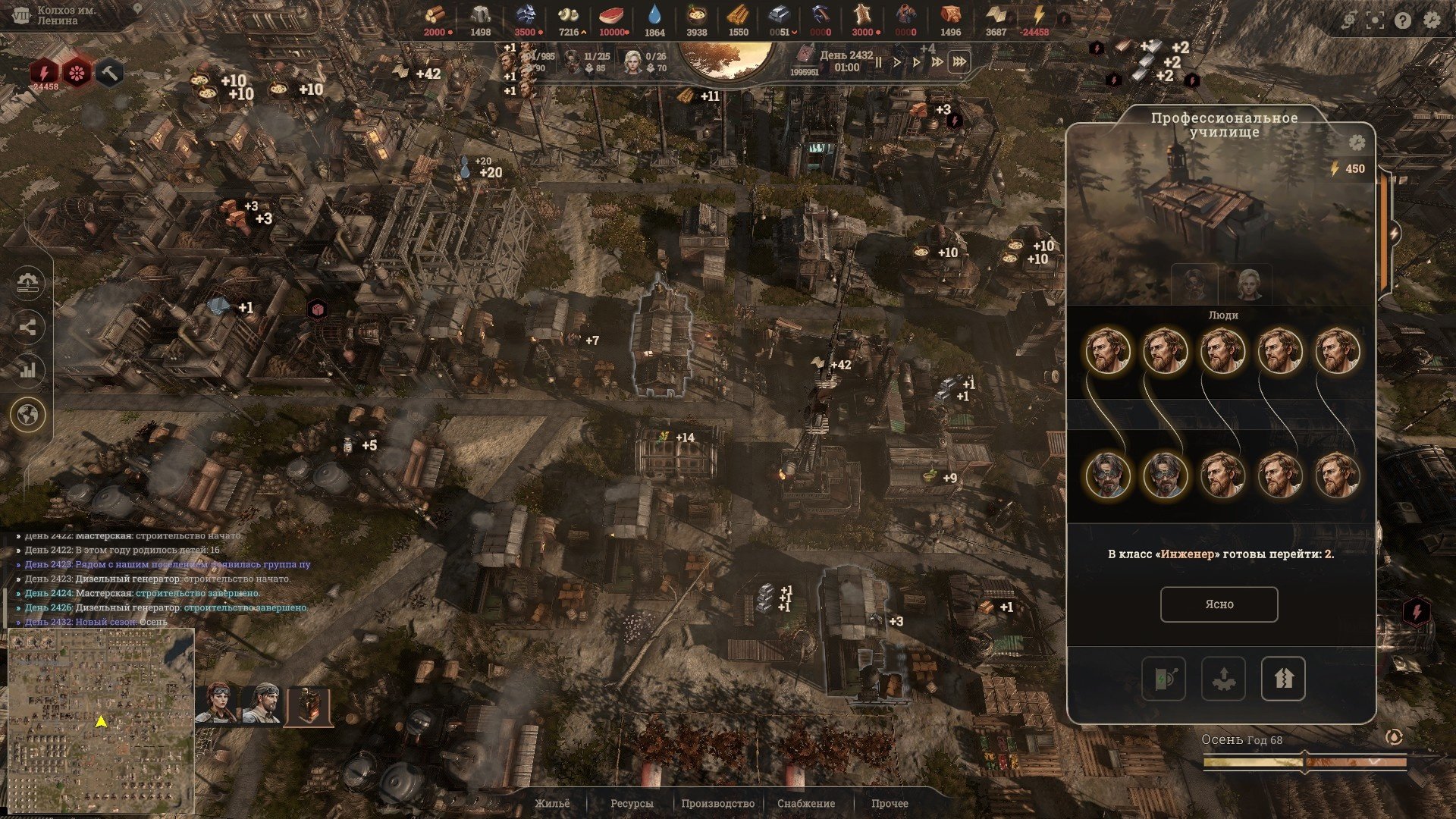The image size is (1456, 819).
Task: Switch to the Ресурсы build category
Action: [x=632, y=803]
